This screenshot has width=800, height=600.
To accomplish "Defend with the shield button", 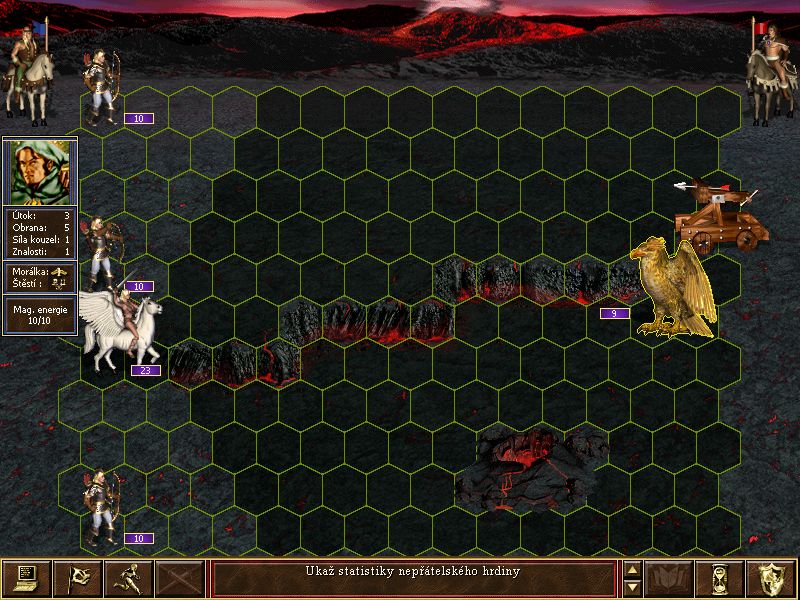I will click(772, 578).
